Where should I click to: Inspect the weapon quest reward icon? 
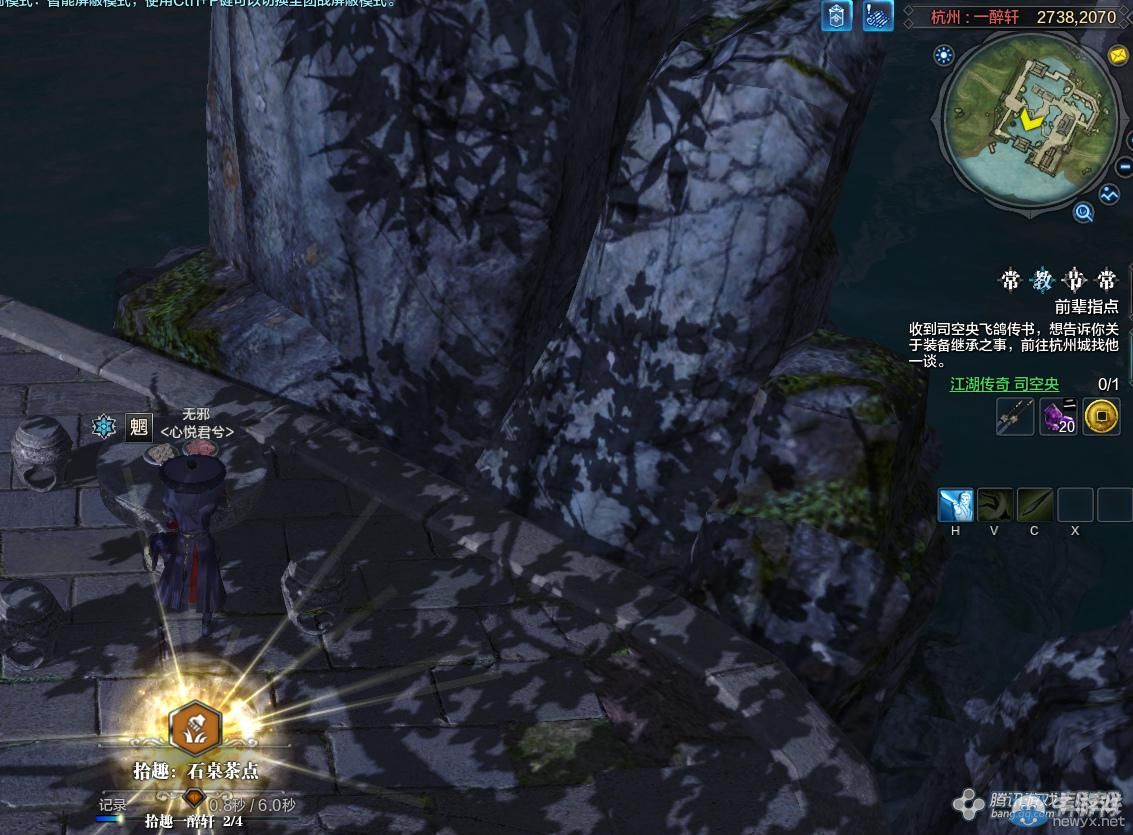click(1015, 415)
